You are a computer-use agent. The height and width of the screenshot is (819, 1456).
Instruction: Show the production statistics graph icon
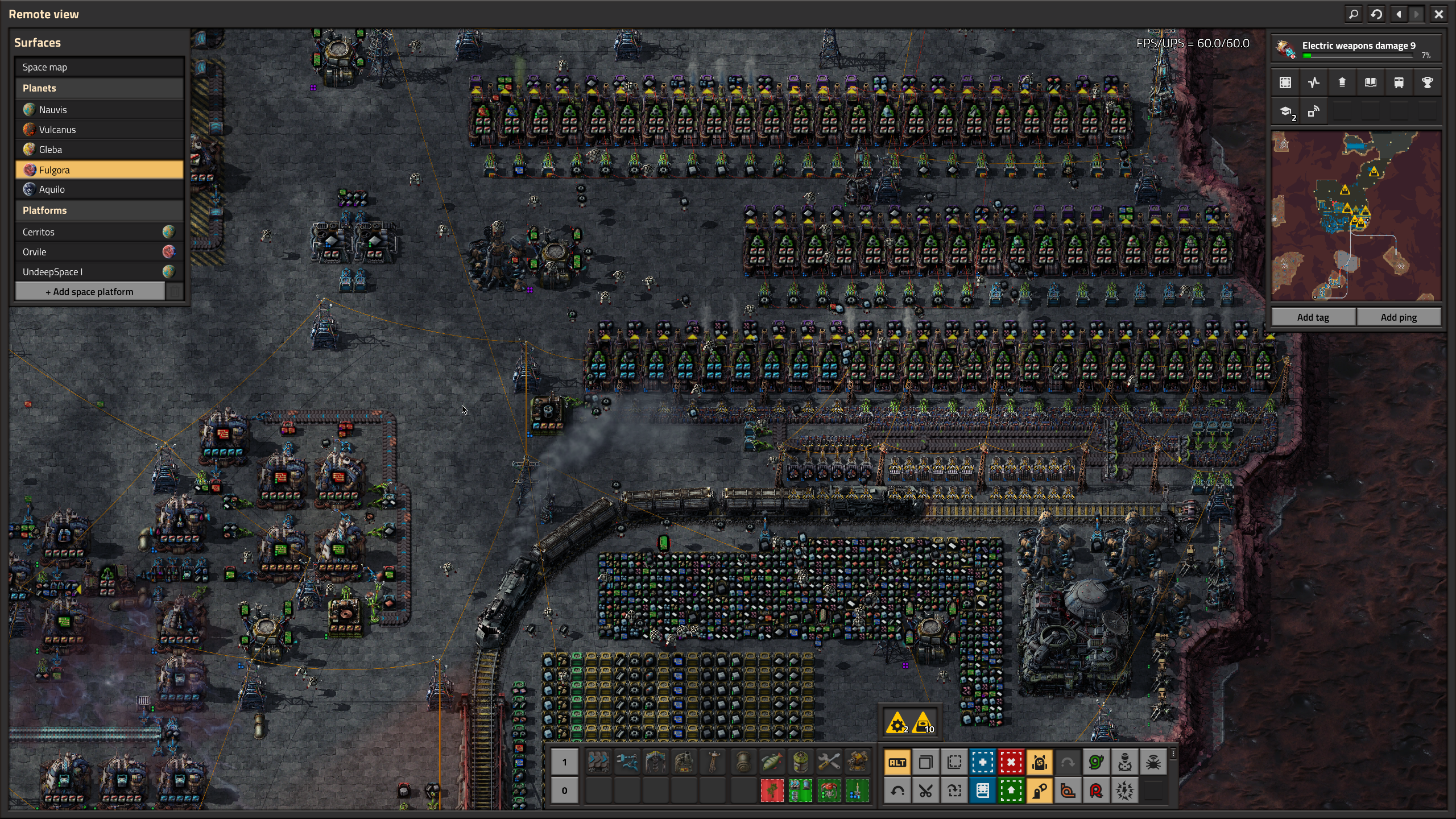[x=1313, y=83]
